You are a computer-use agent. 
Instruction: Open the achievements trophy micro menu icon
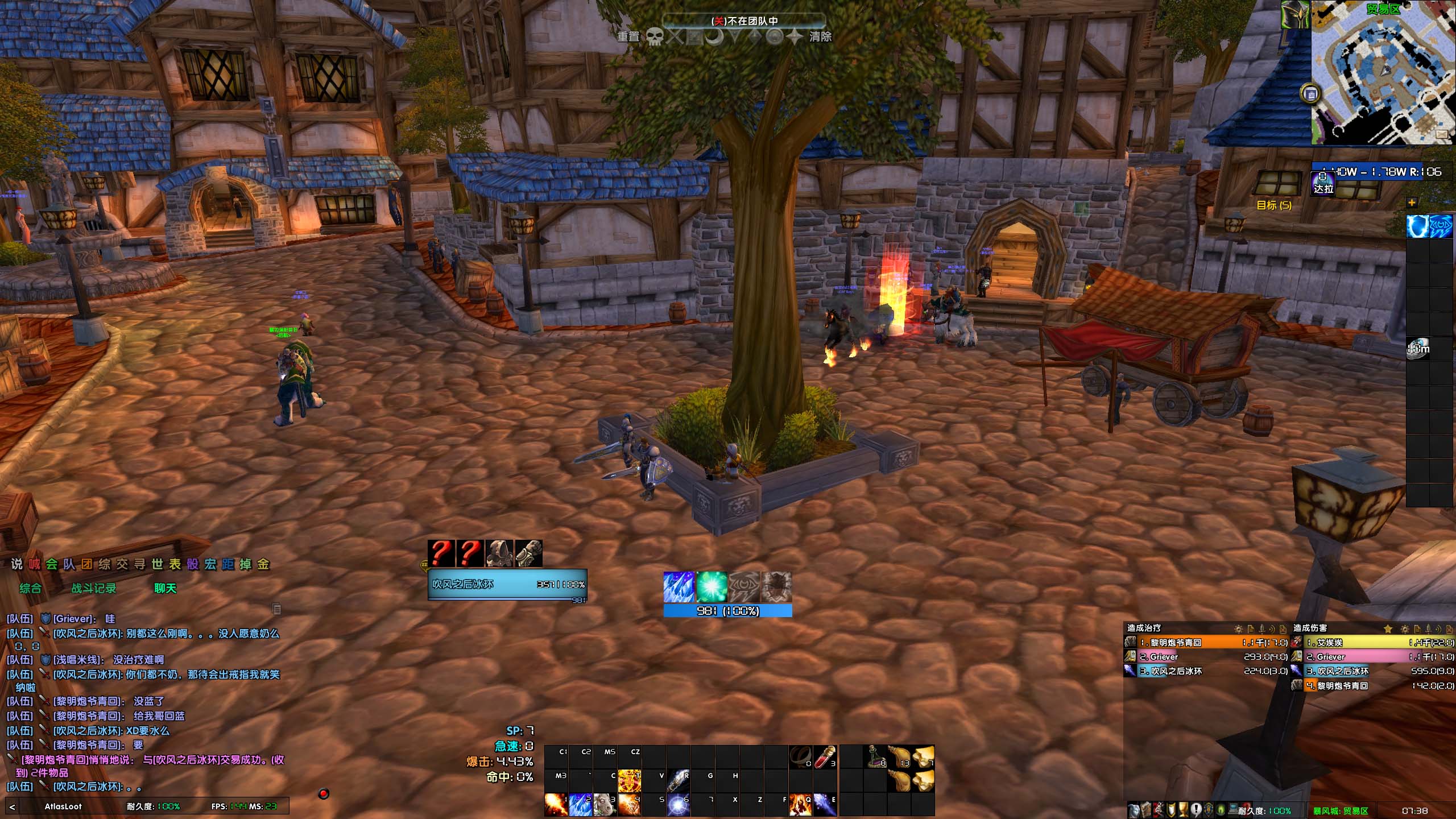pyautogui.click(x=1185, y=810)
